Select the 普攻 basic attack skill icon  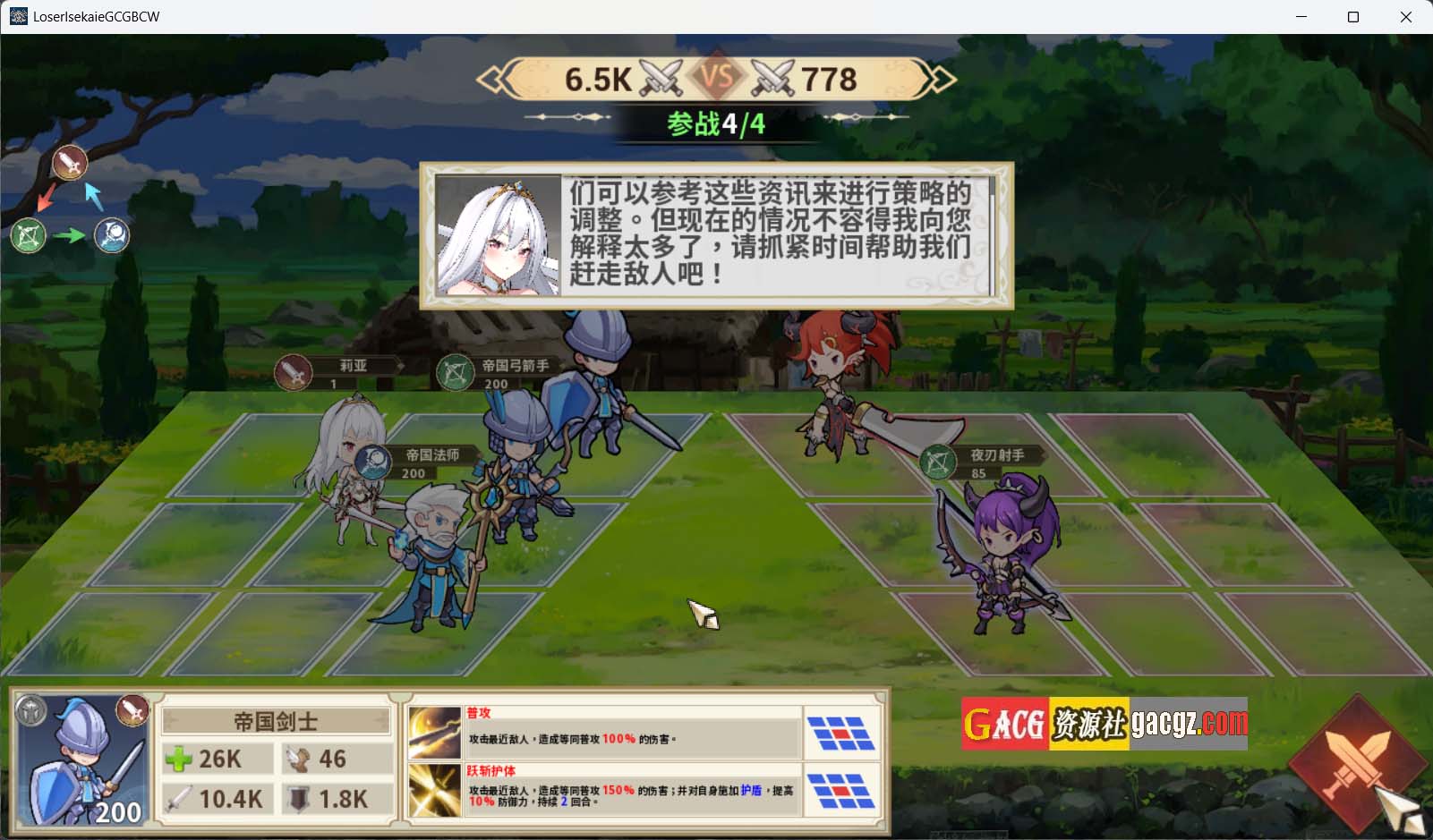coord(434,733)
